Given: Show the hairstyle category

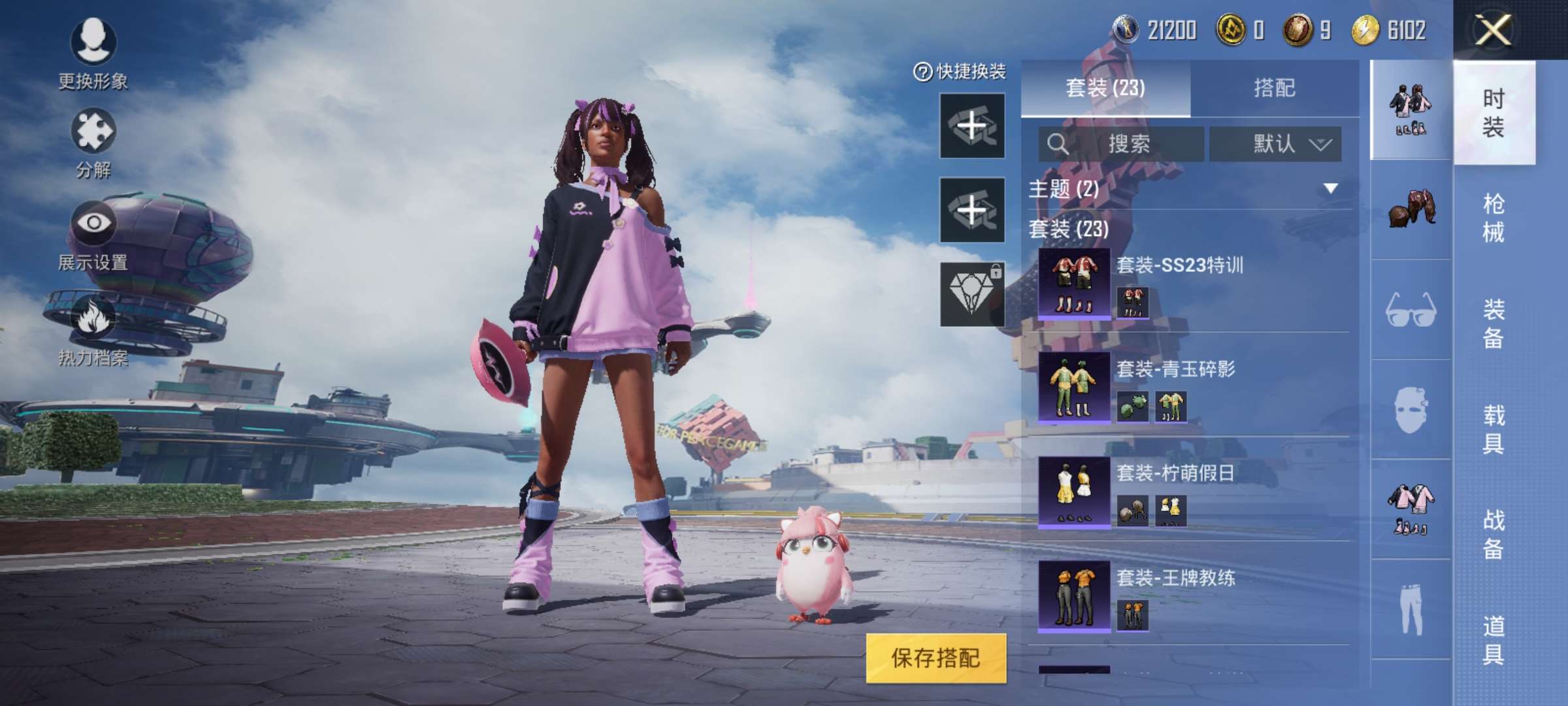Looking at the screenshot, I should coord(1410,209).
